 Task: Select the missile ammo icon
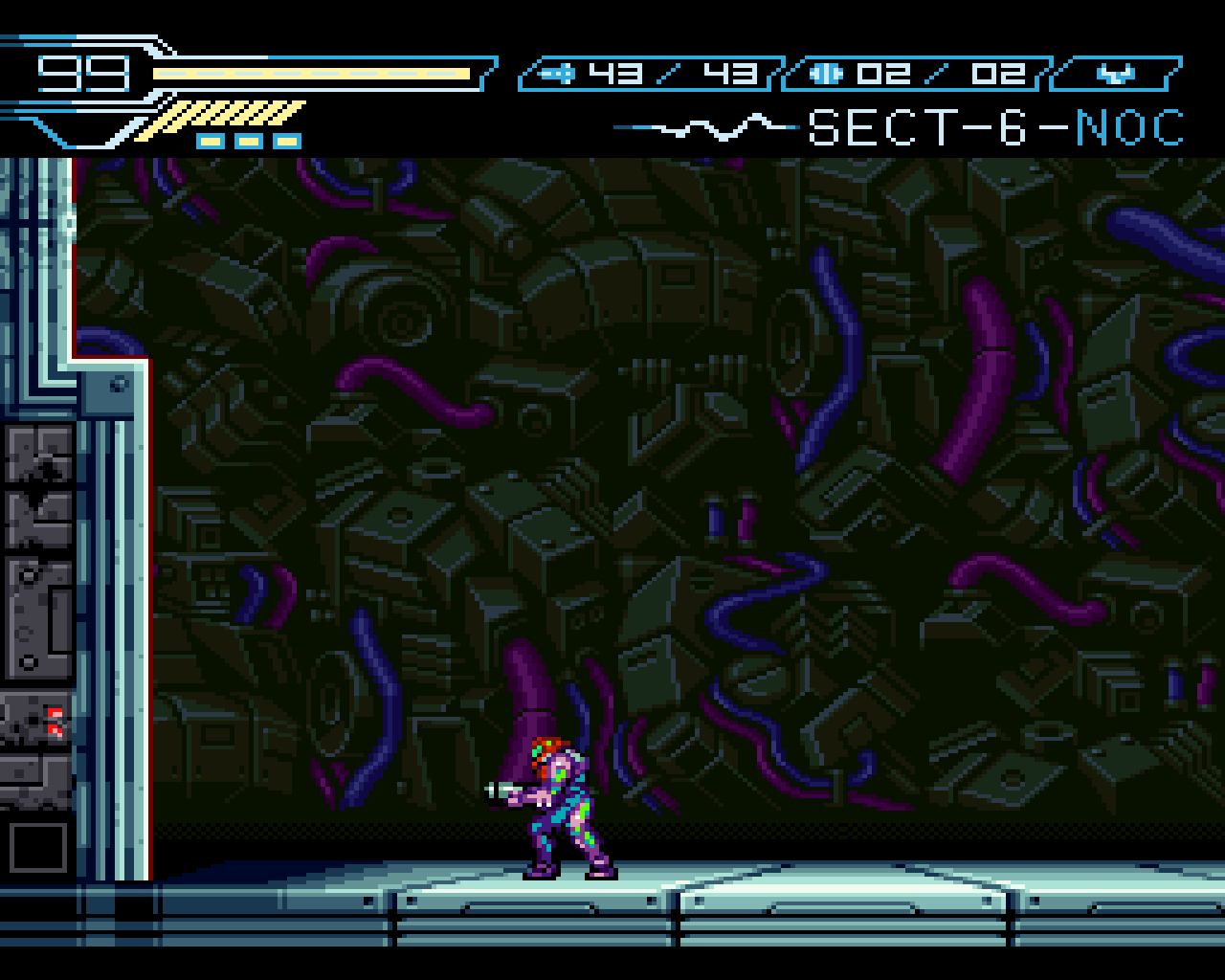558,72
